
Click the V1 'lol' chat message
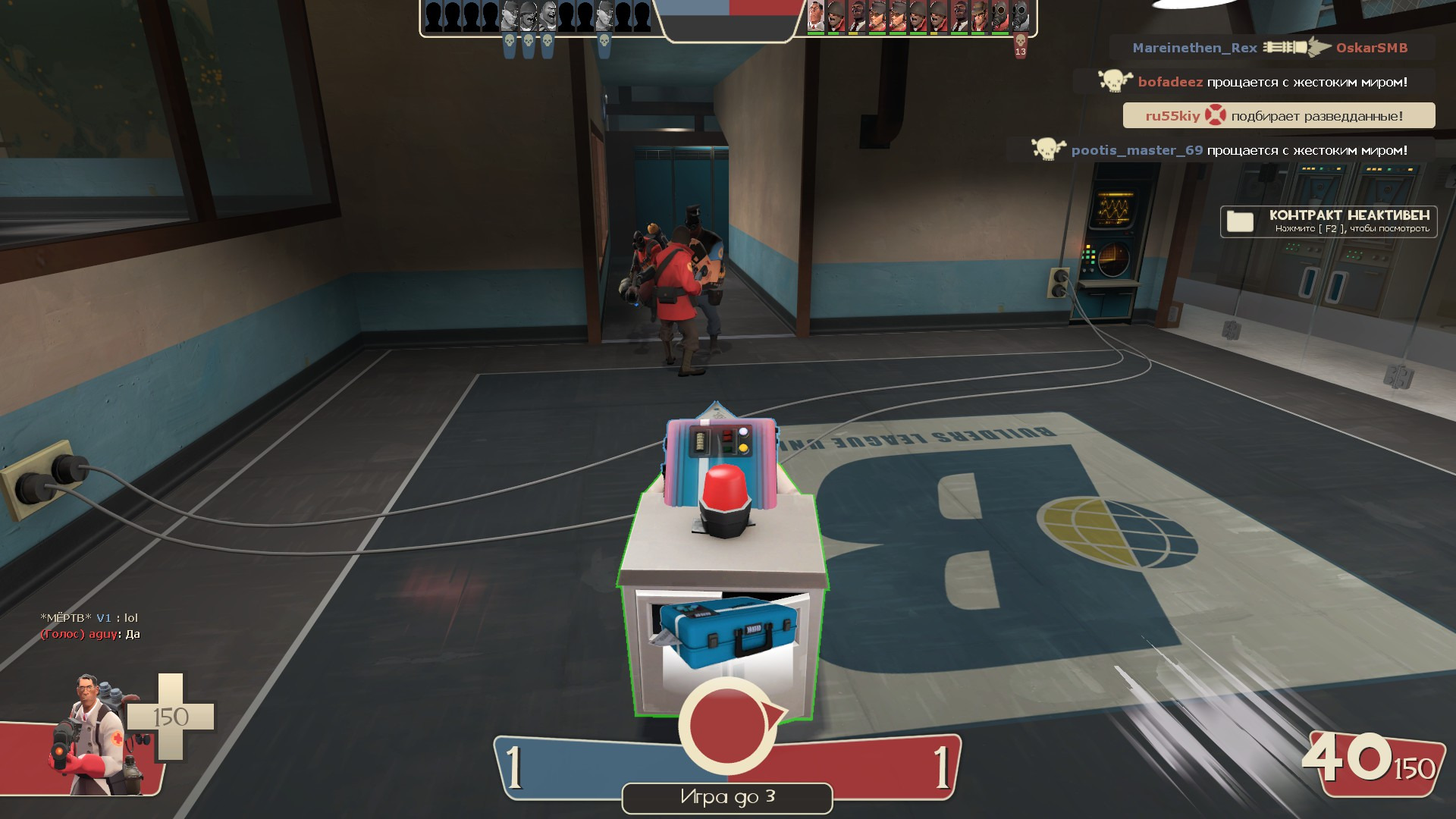coord(89,618)
